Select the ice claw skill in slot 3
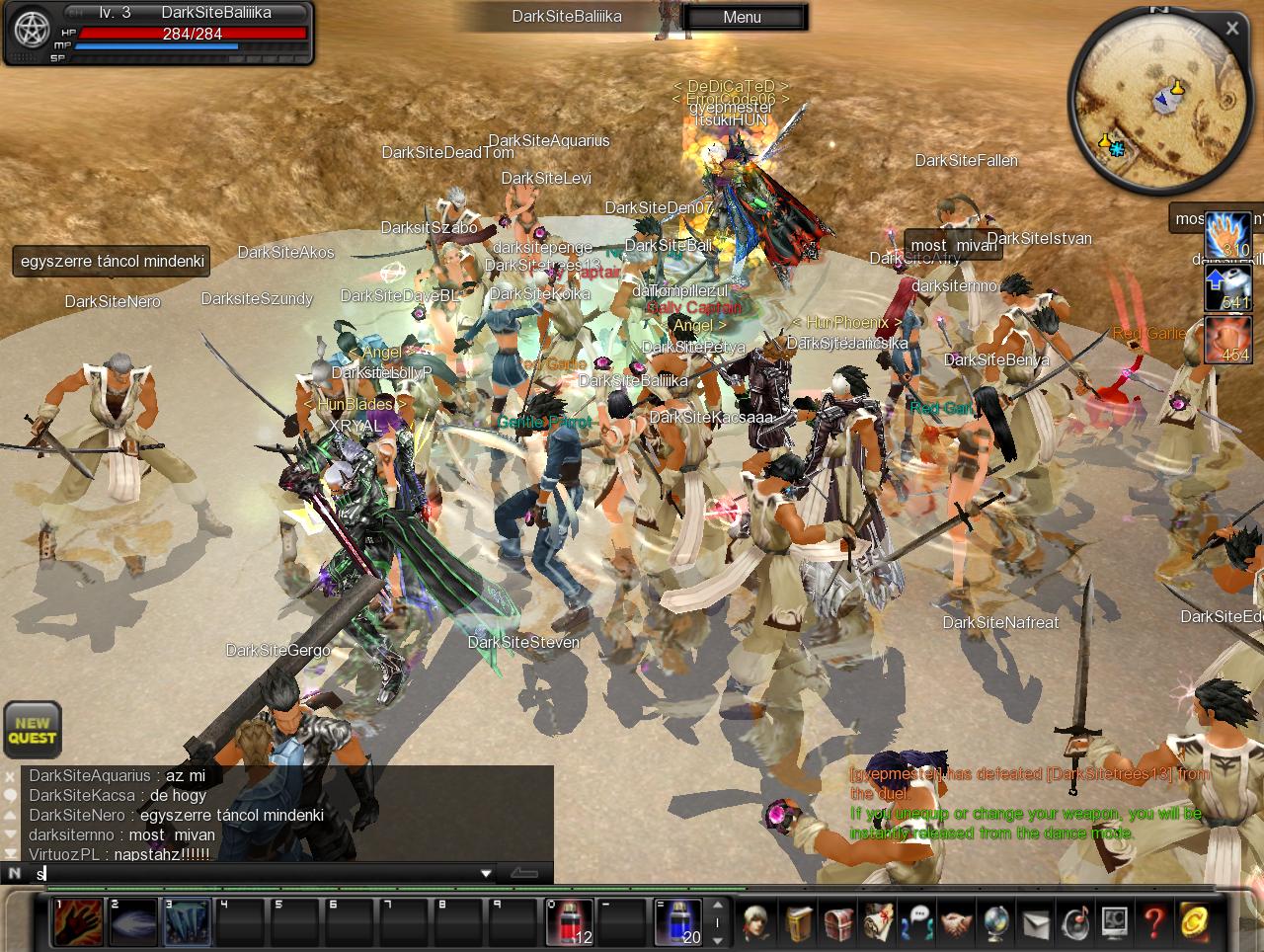 coord(187,922)
